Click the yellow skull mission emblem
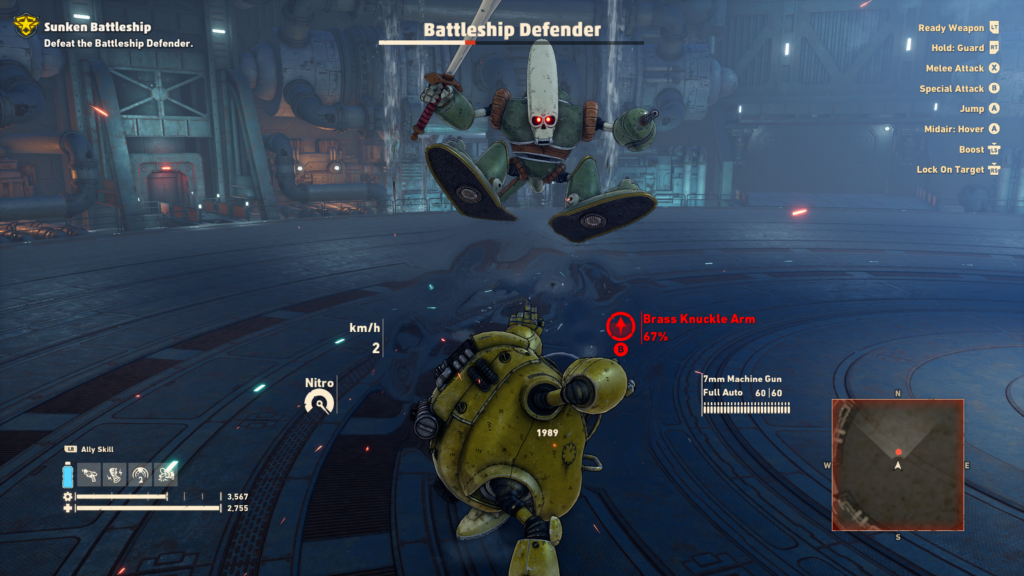Image resolution: width=1024 pixels, height=576 pixels. [25, 26]
